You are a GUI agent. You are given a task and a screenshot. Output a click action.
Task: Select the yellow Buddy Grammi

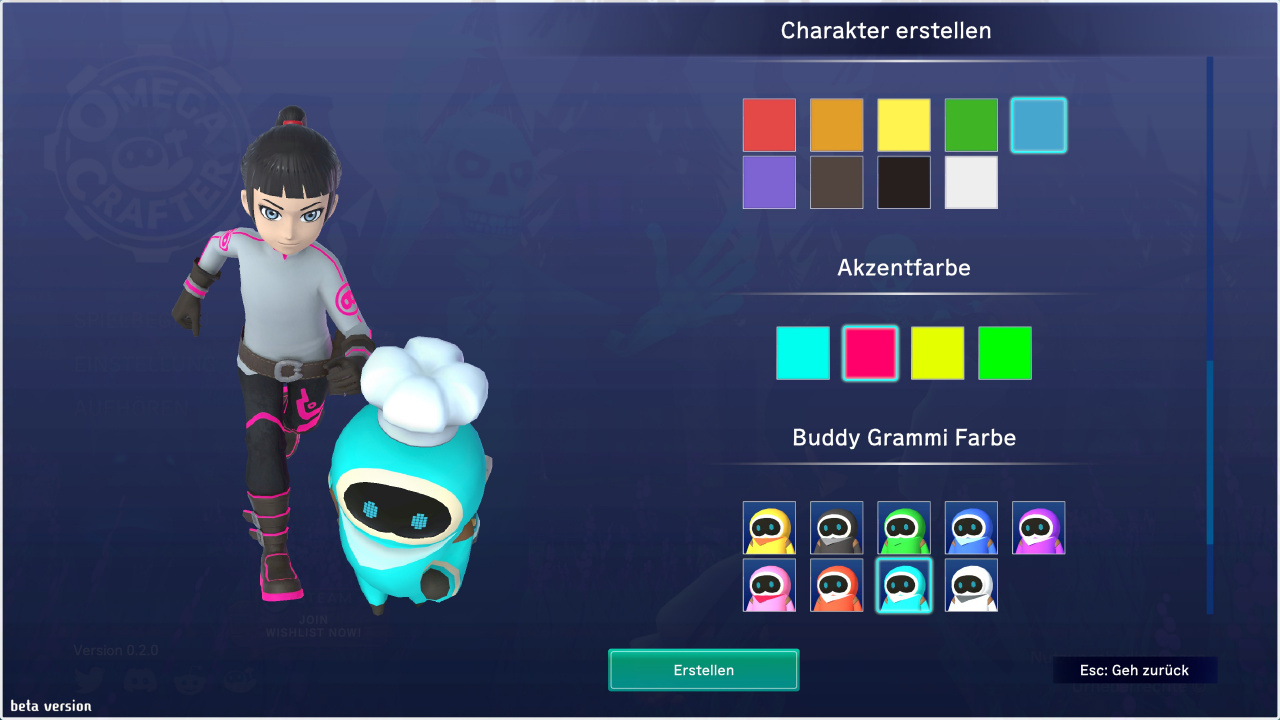click(x=769, y=528)
